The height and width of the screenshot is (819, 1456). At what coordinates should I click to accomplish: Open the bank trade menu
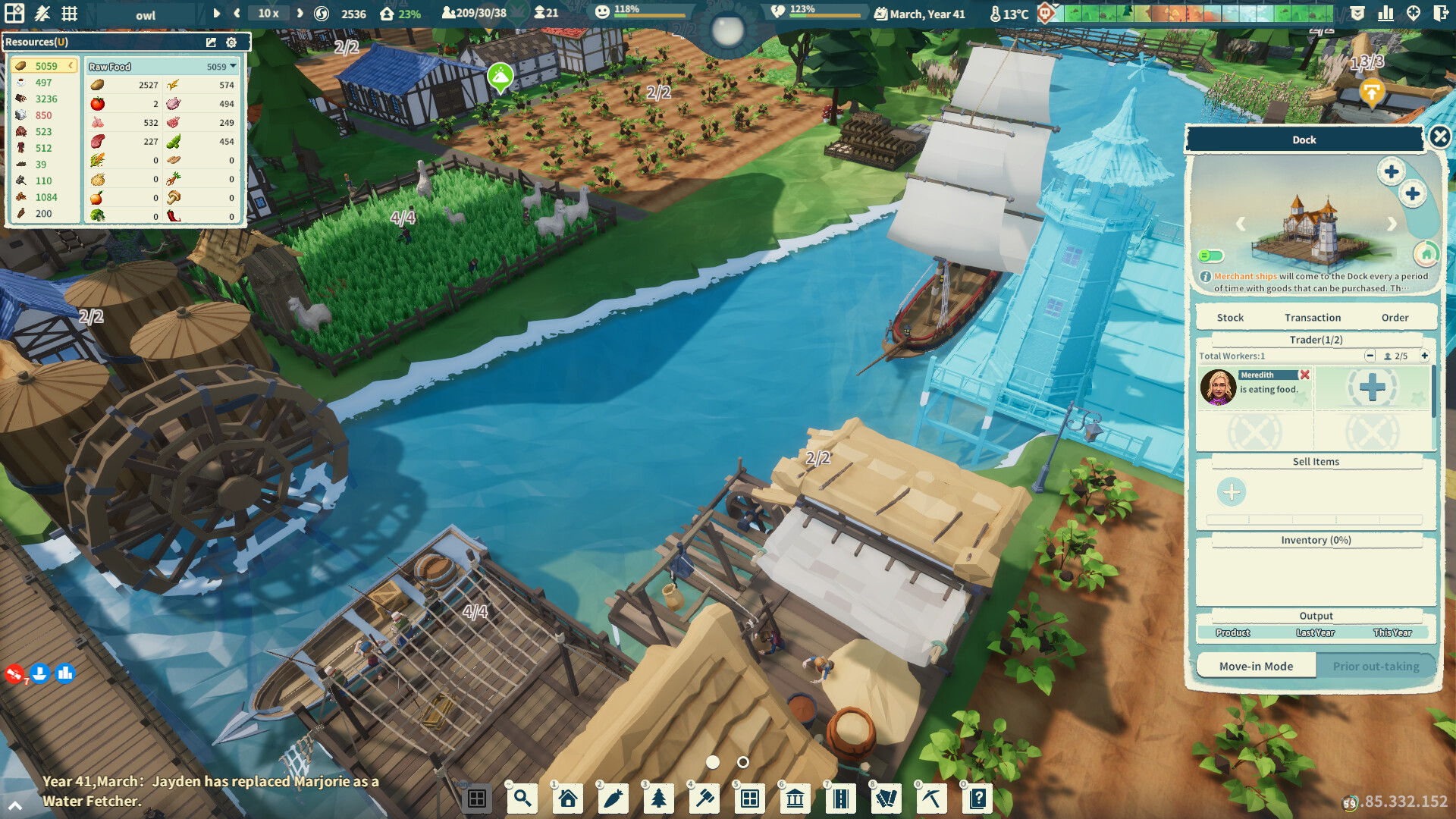pos(795,798)
